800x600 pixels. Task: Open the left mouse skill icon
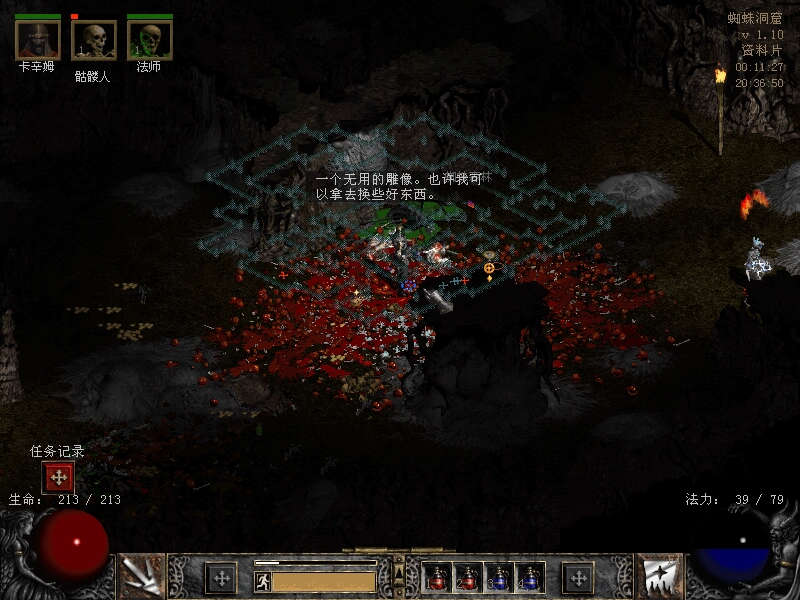point(141,576)
